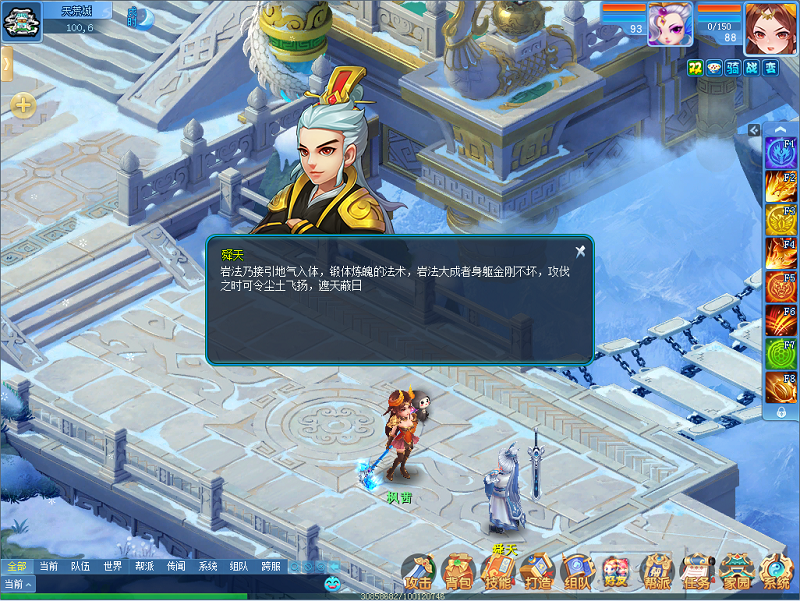800x601 pixels.
Task: Switch chat to the 队伍 tab
Action: (80, 566)
